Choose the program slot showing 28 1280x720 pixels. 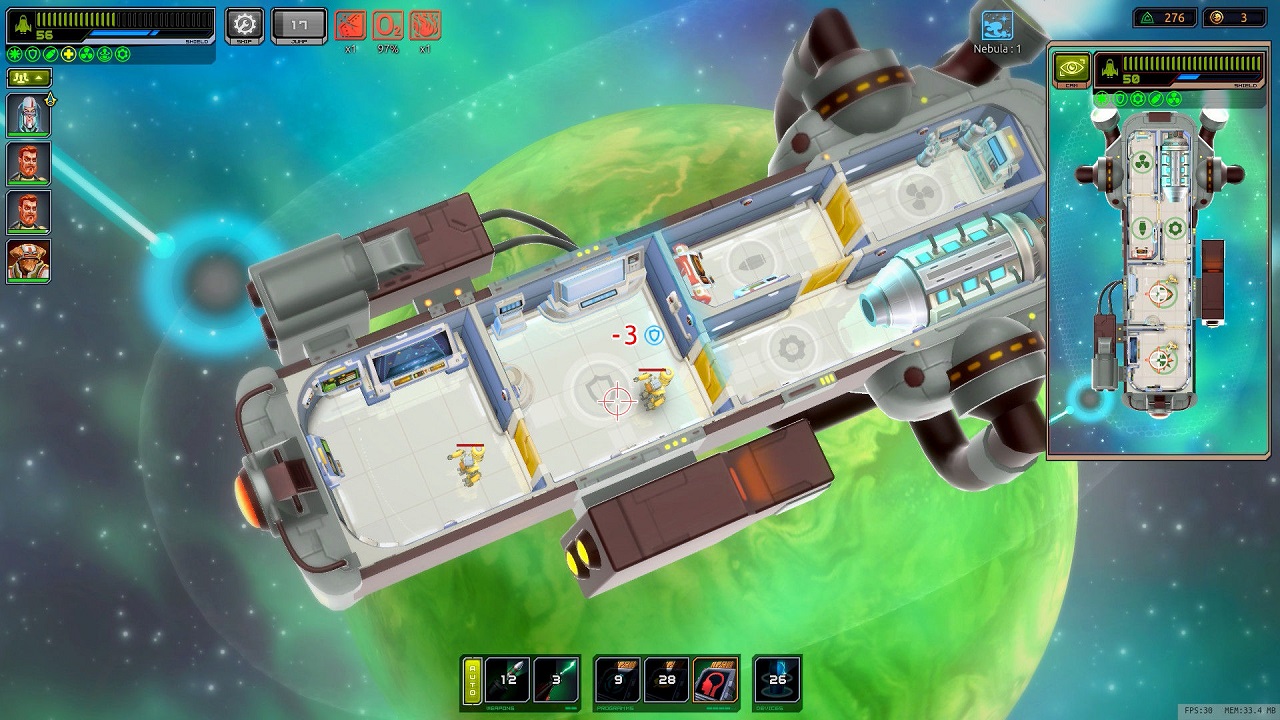[x=667, y=680]
